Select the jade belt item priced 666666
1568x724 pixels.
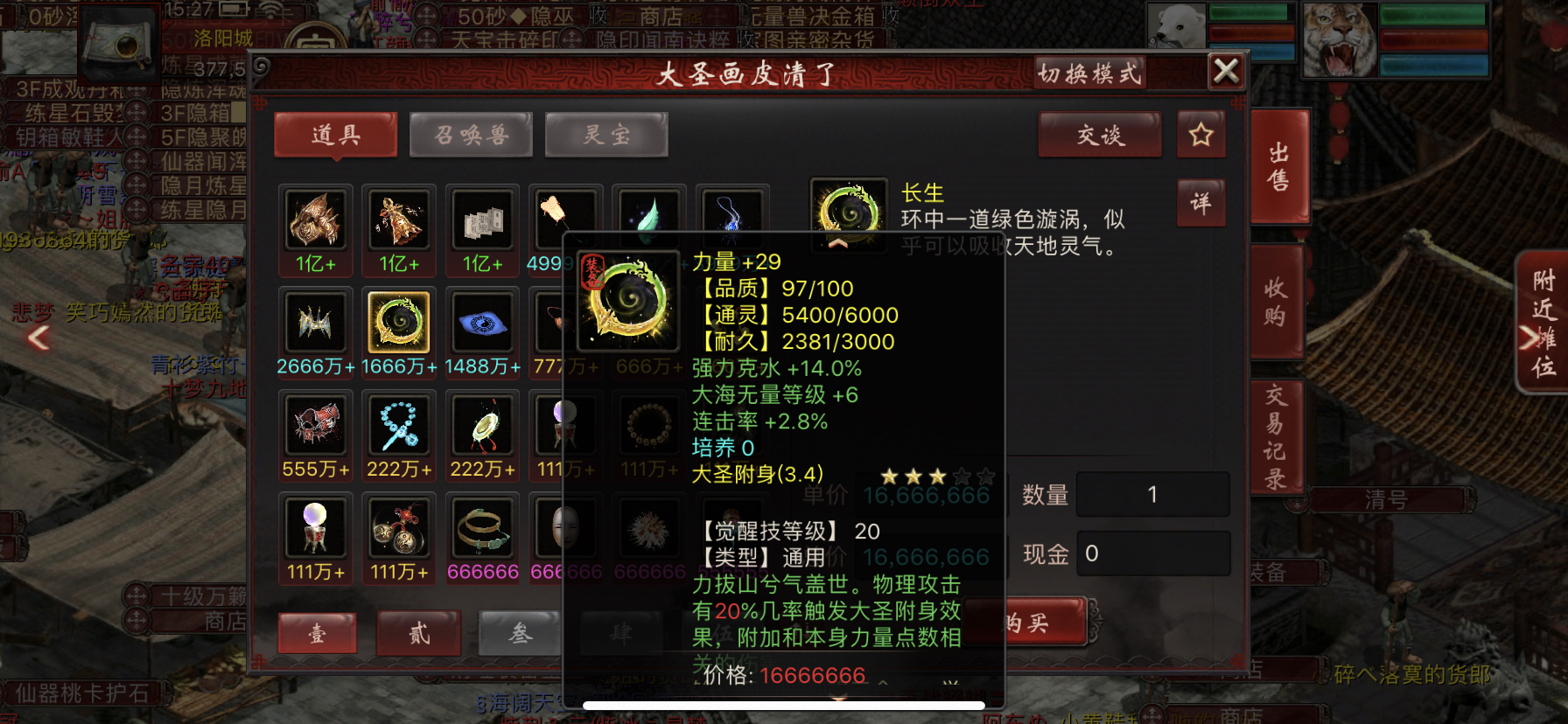click(x=482, y=530)
